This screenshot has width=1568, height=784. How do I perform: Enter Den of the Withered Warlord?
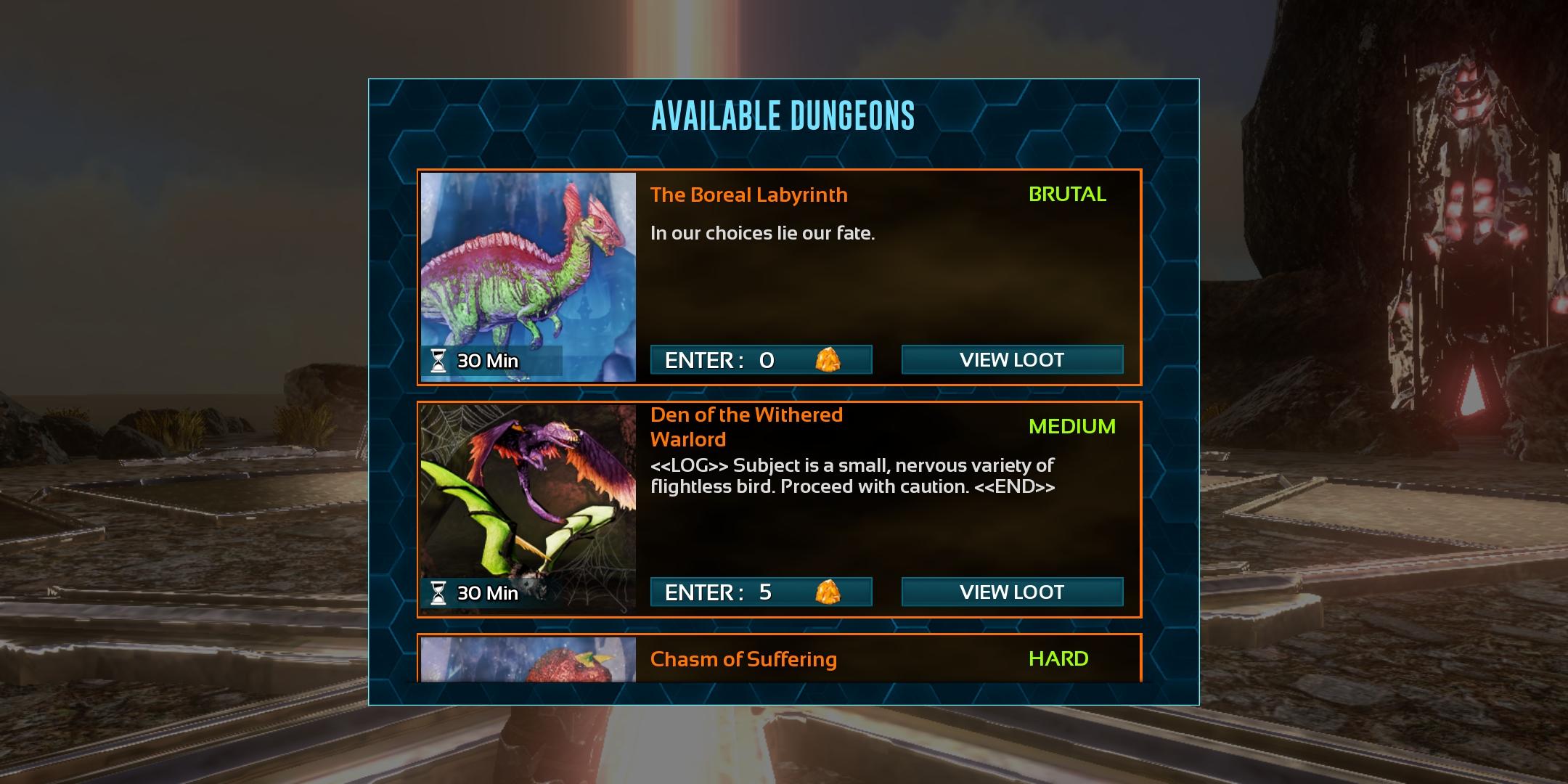click(x=761, y=592)
